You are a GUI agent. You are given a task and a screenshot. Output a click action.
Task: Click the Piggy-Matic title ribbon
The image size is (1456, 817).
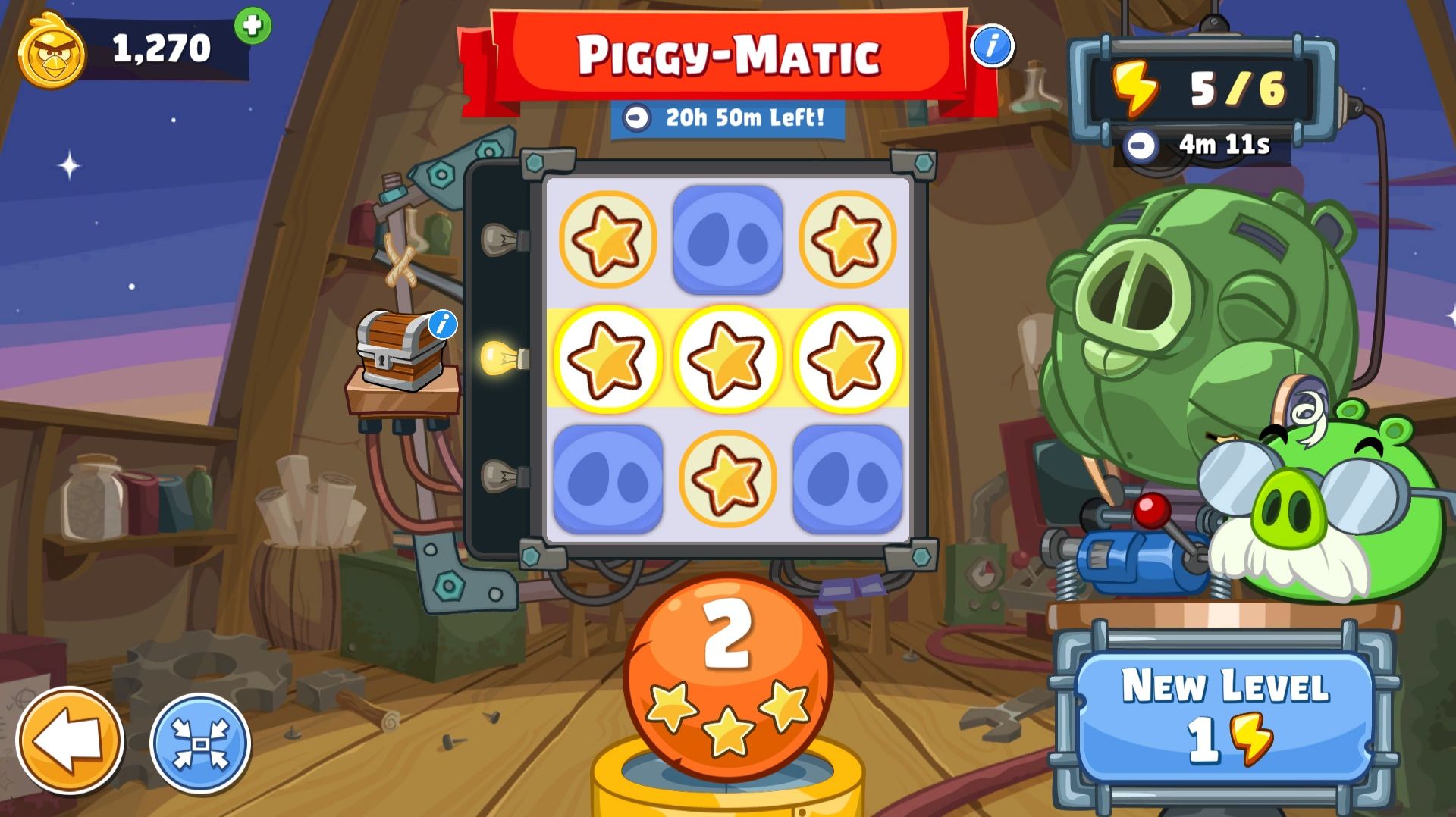click(728, 57)
